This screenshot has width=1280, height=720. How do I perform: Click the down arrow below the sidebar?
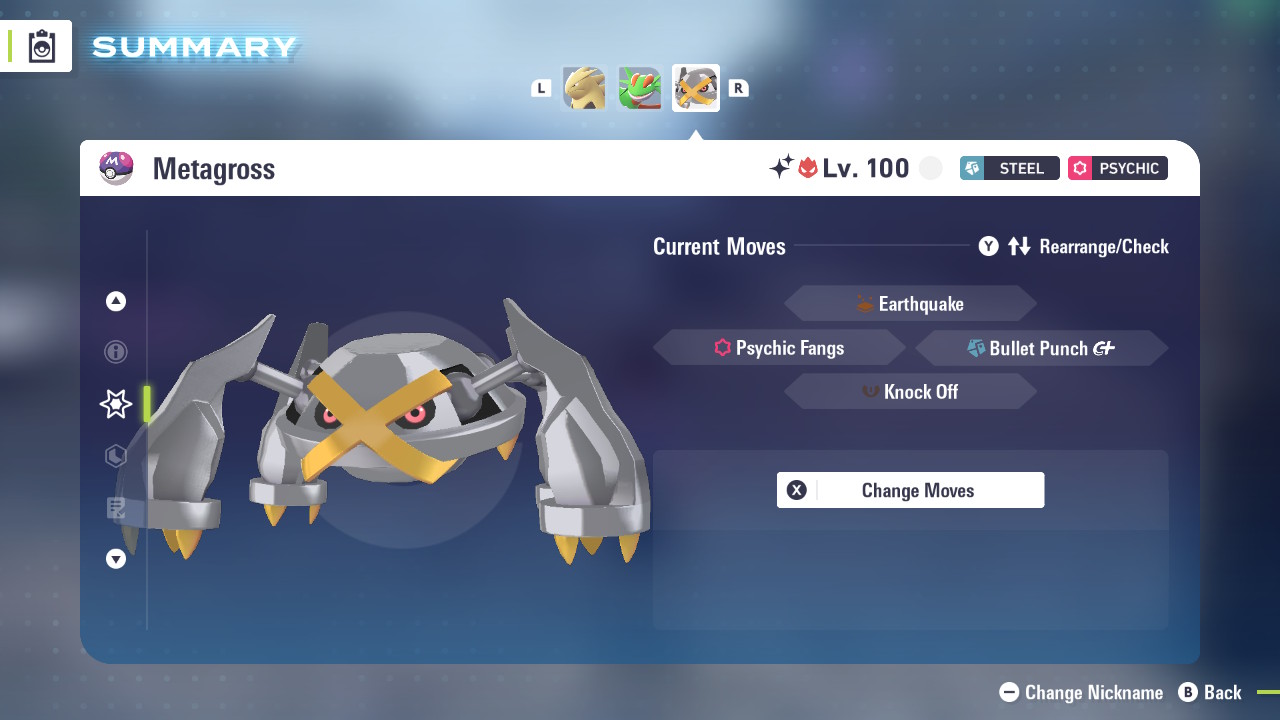click(x=115, y=559)
